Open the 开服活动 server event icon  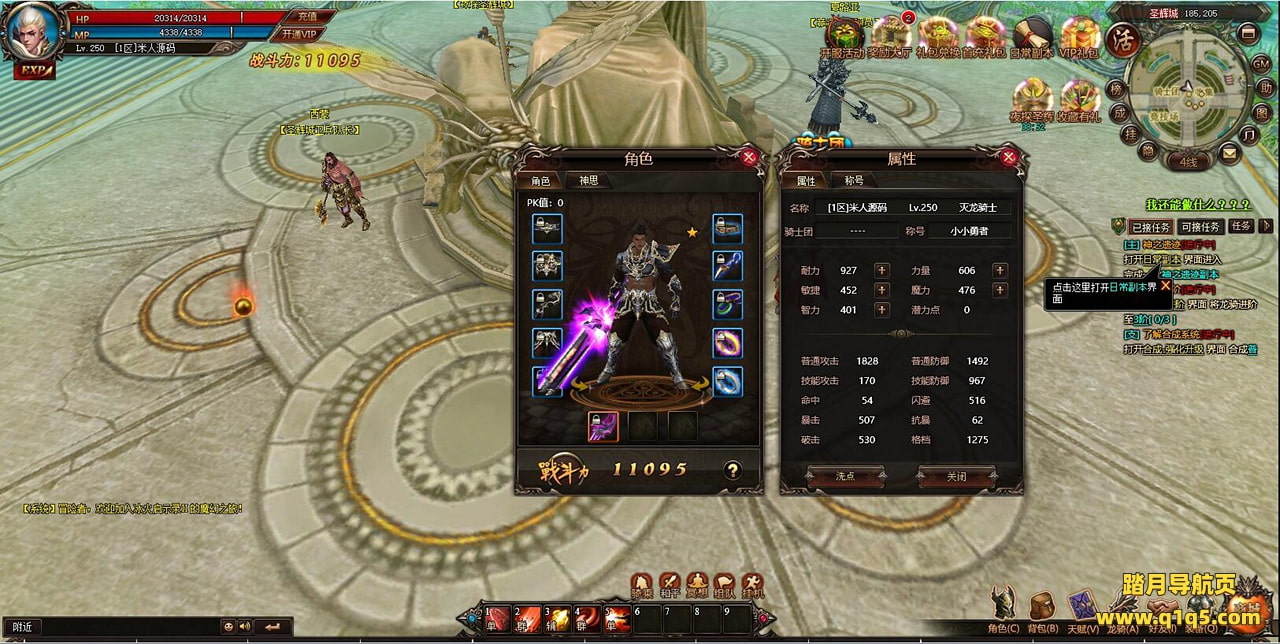tap(841, 38)
